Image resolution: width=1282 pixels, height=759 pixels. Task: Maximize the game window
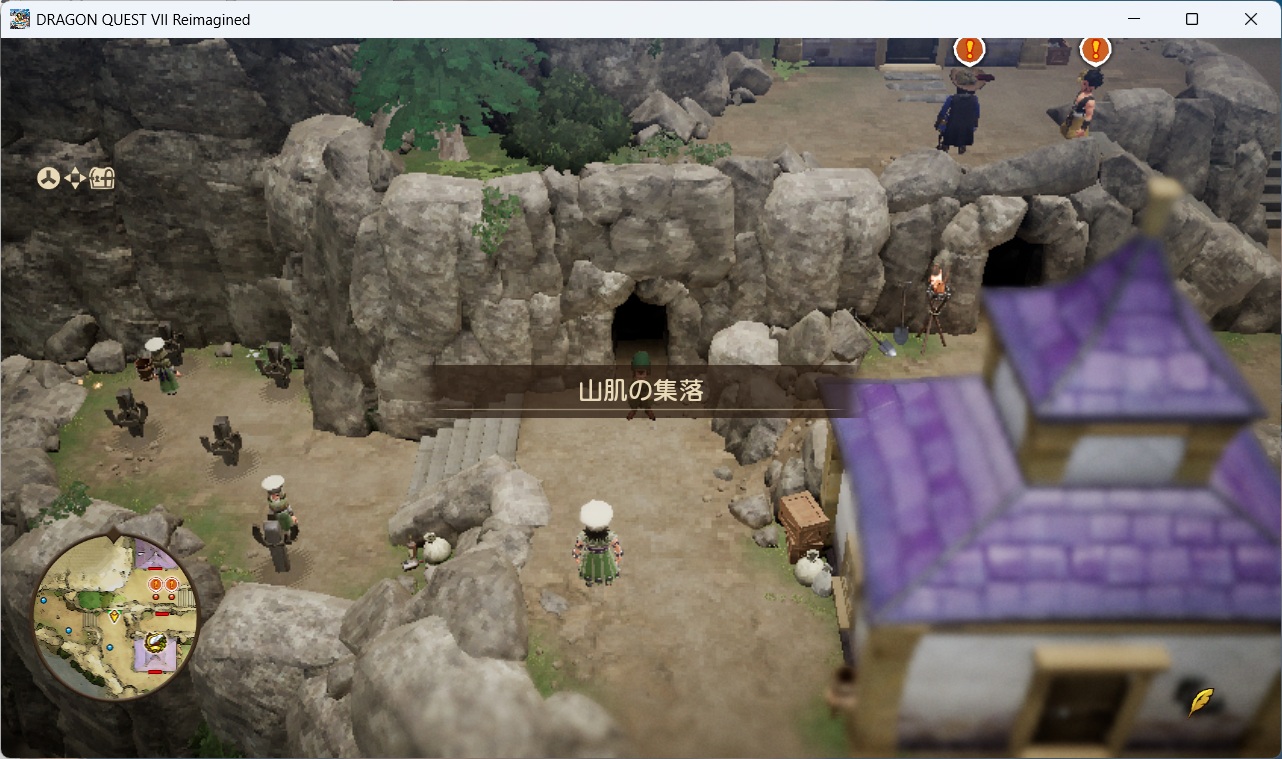coord(1192,19)
